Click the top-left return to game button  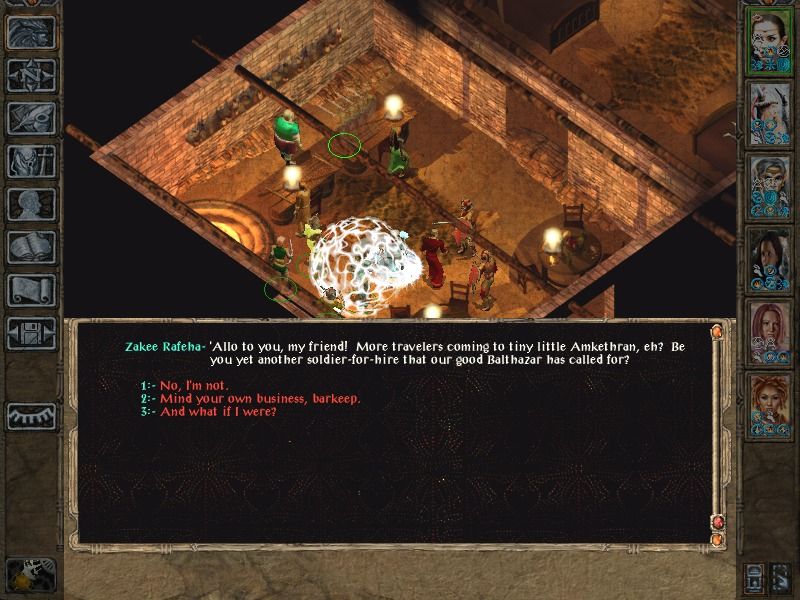pos(31,32)
